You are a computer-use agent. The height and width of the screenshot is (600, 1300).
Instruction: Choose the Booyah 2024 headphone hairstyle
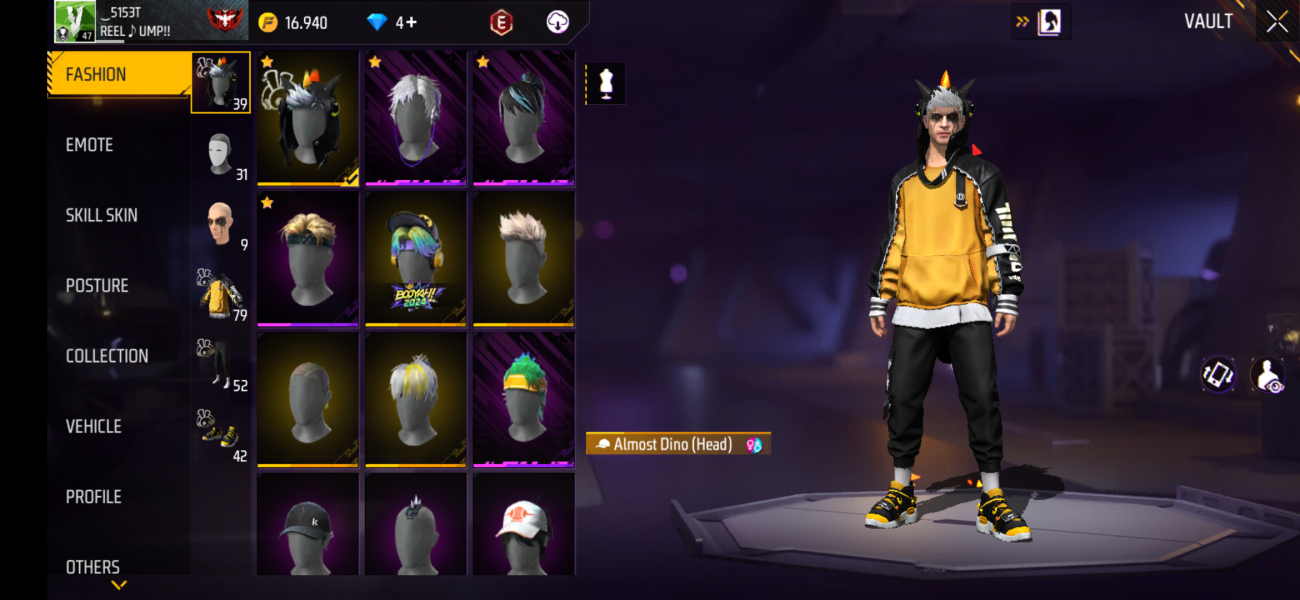[416, 258]
